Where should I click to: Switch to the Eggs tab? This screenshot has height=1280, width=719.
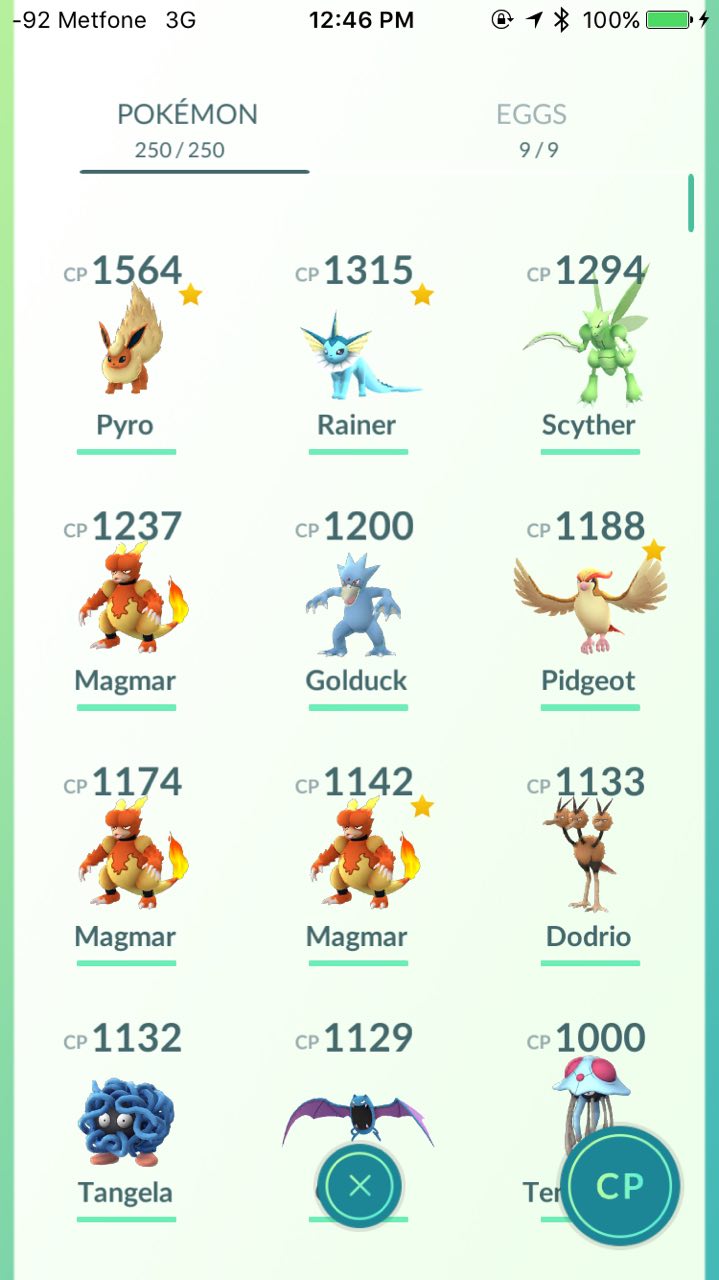pos(531,130)
